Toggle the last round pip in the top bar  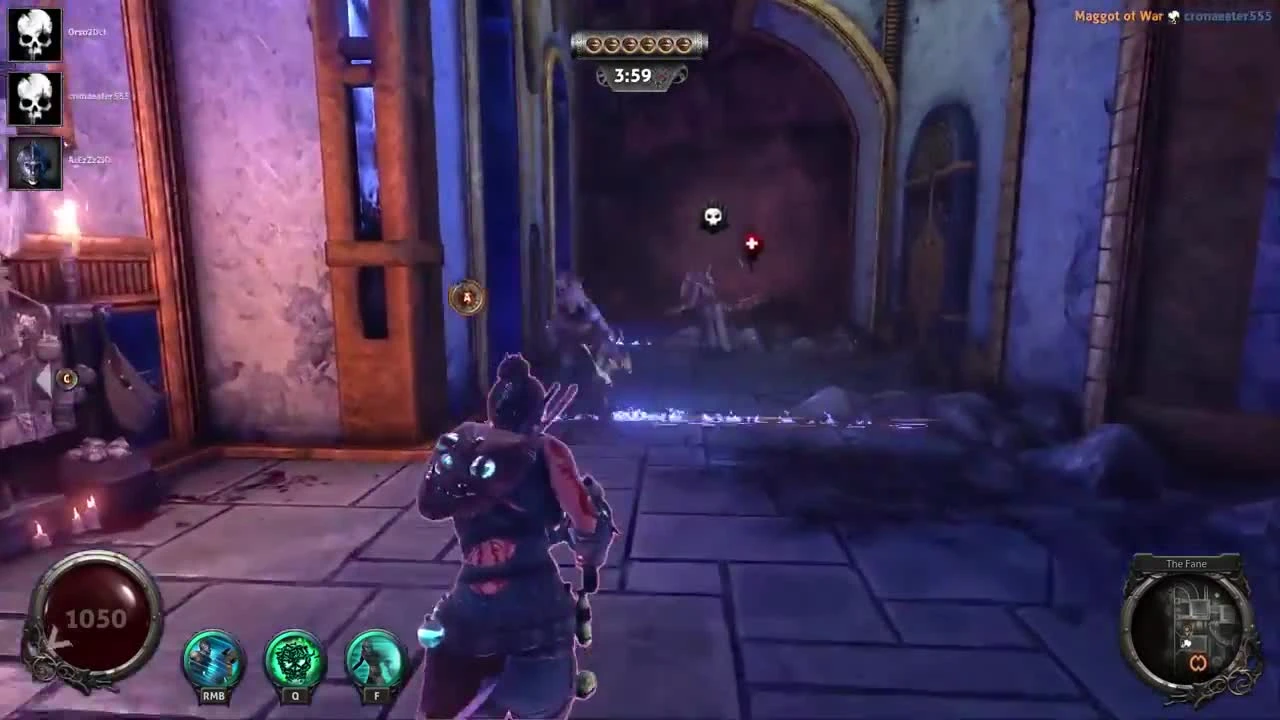(x=685, y=44)
